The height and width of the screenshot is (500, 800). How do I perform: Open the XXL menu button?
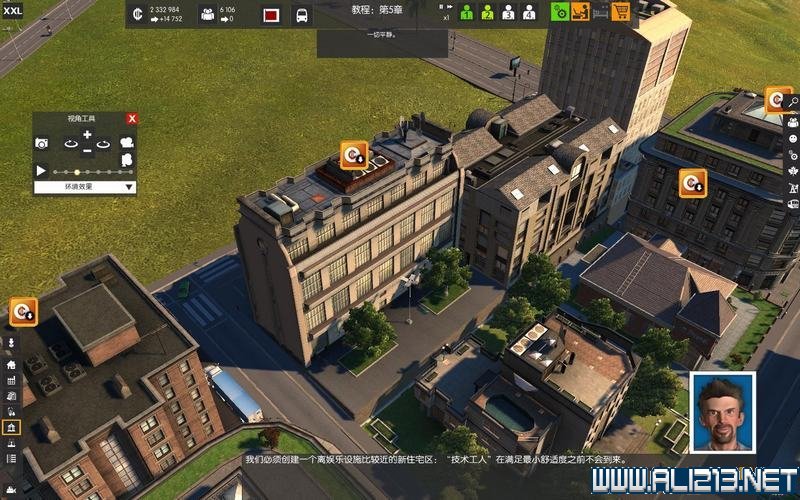[x=13, y=9]
